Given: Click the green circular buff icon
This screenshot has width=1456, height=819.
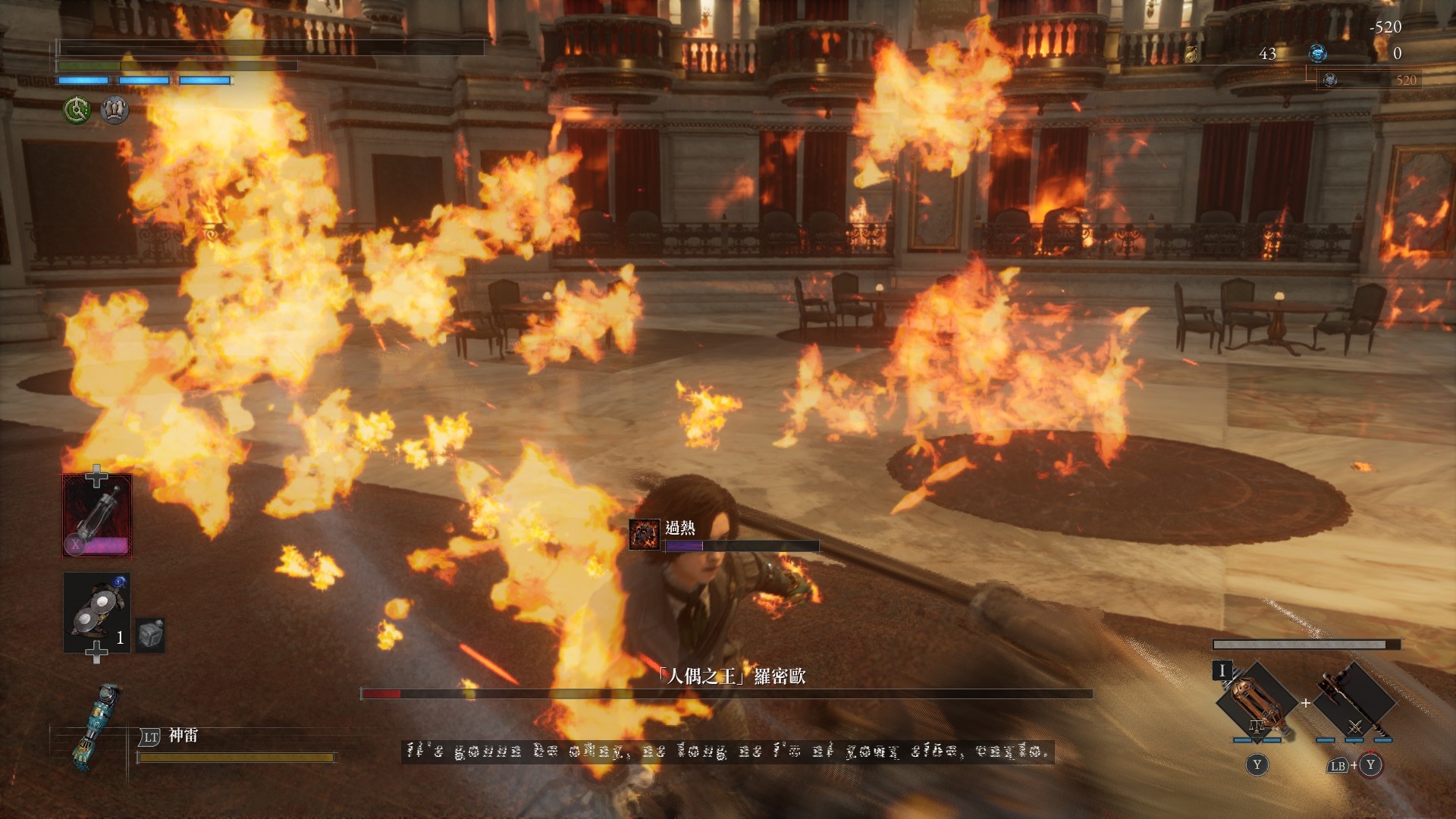Looking at the screenshot, I should click(77, 111).
